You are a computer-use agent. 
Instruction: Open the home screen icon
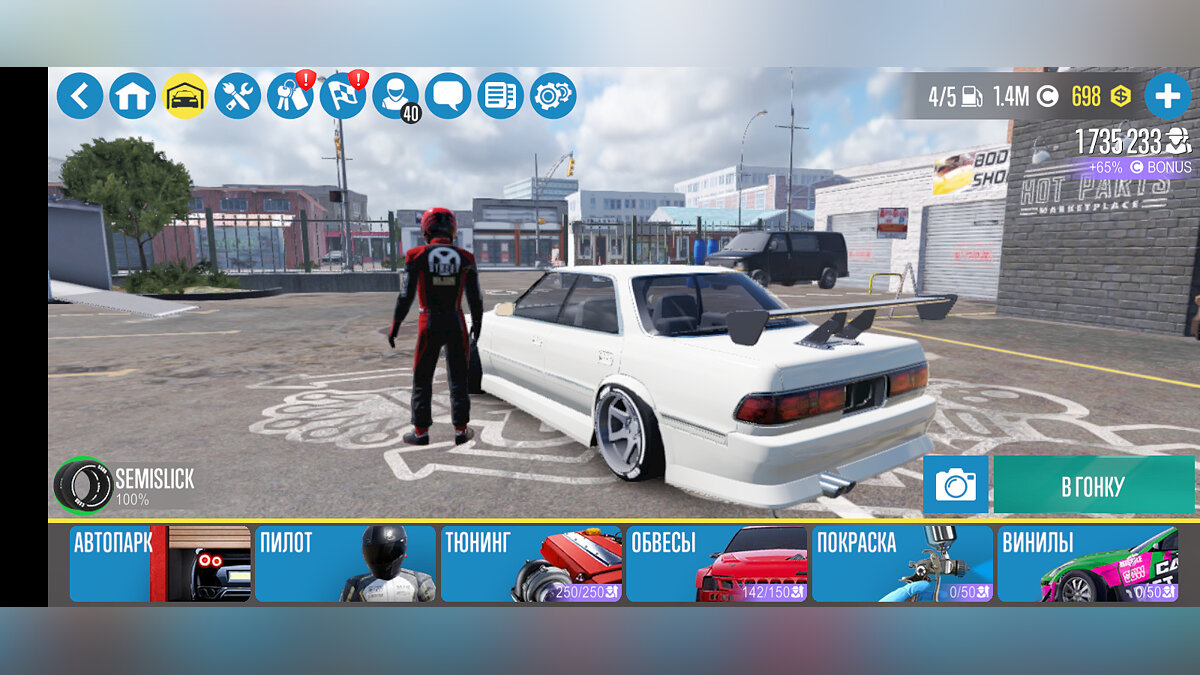(133, 96)
